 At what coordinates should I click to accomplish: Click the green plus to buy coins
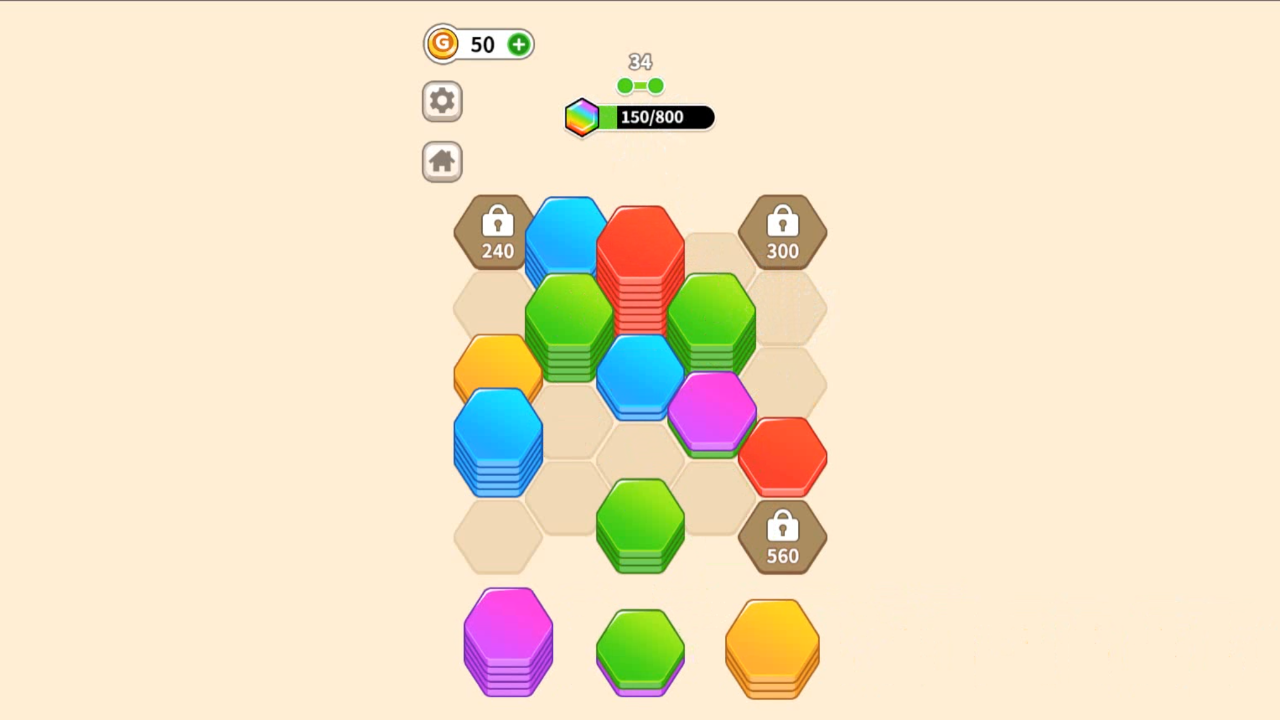(518, 44)
